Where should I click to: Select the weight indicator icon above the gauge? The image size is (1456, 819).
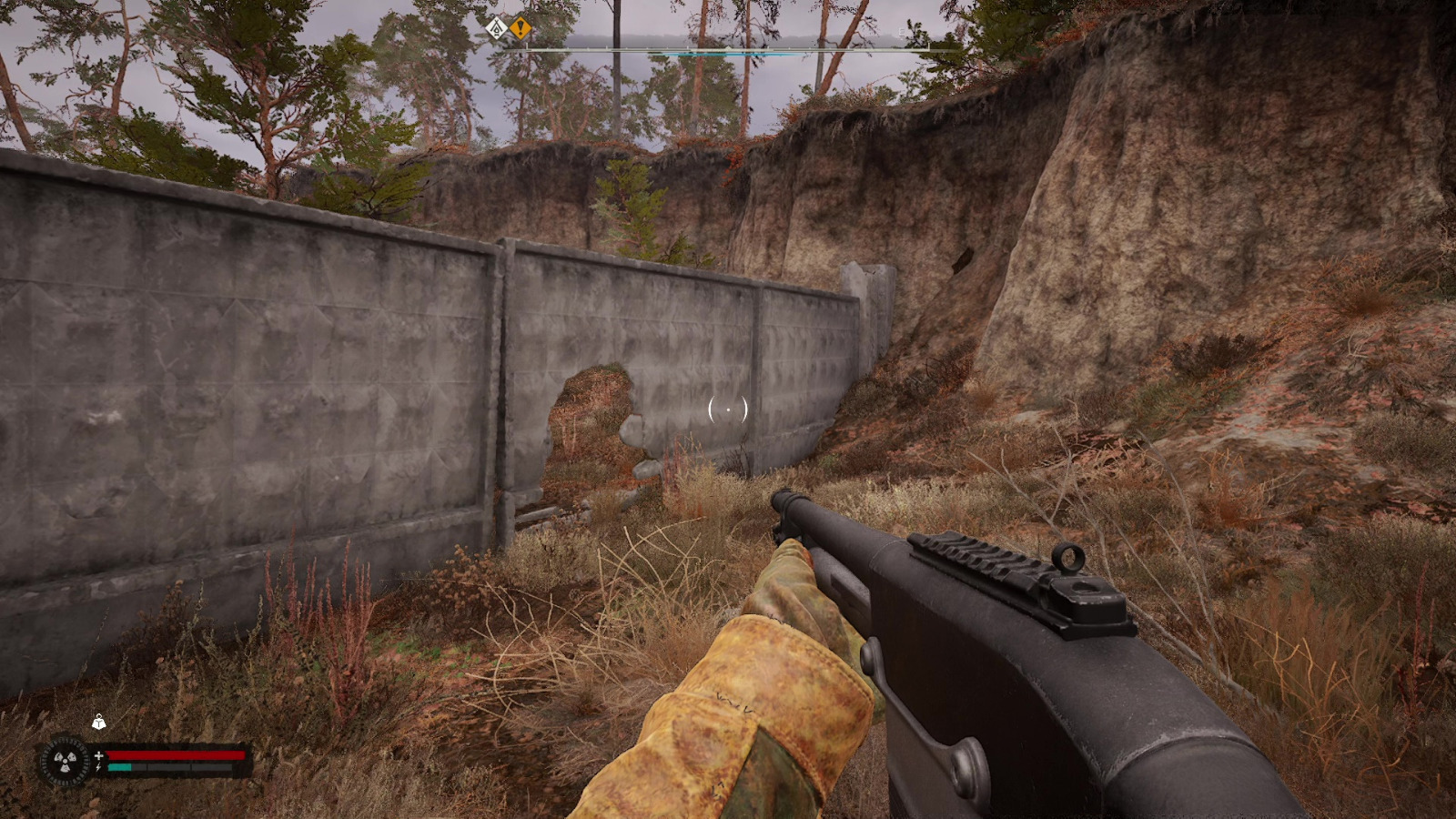click(99, 723)
